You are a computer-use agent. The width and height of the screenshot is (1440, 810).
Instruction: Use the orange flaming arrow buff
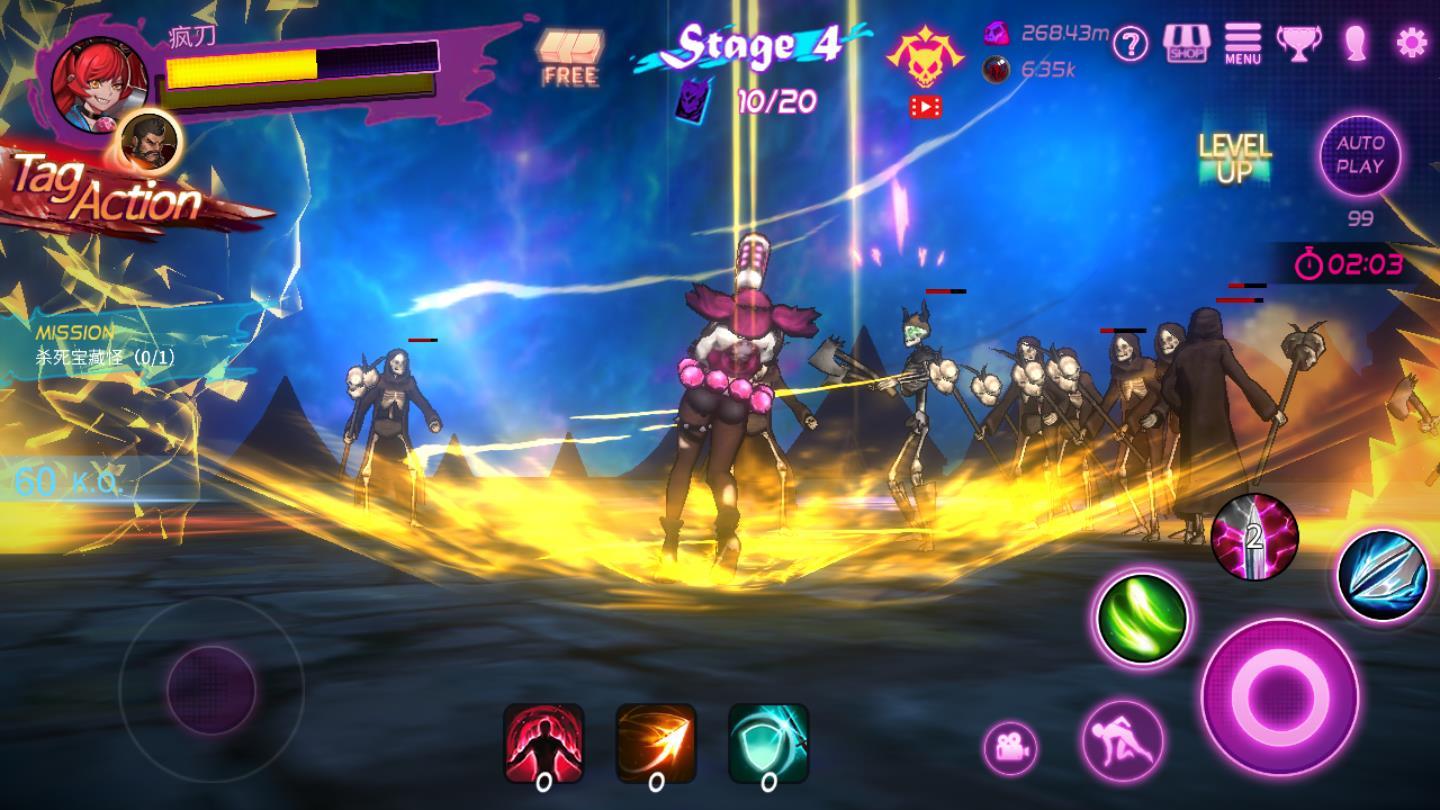tap(656, 745)
